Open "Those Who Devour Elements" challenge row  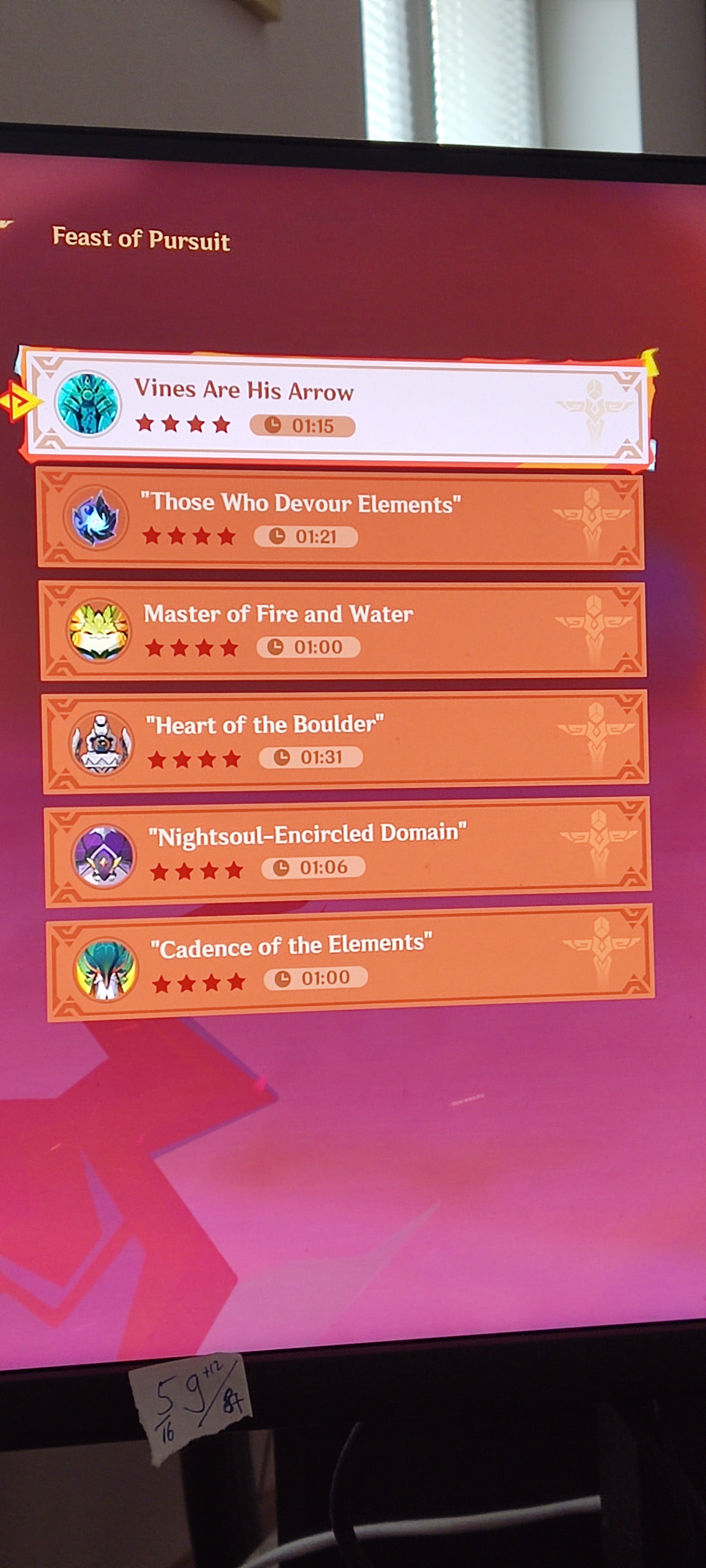341,518
